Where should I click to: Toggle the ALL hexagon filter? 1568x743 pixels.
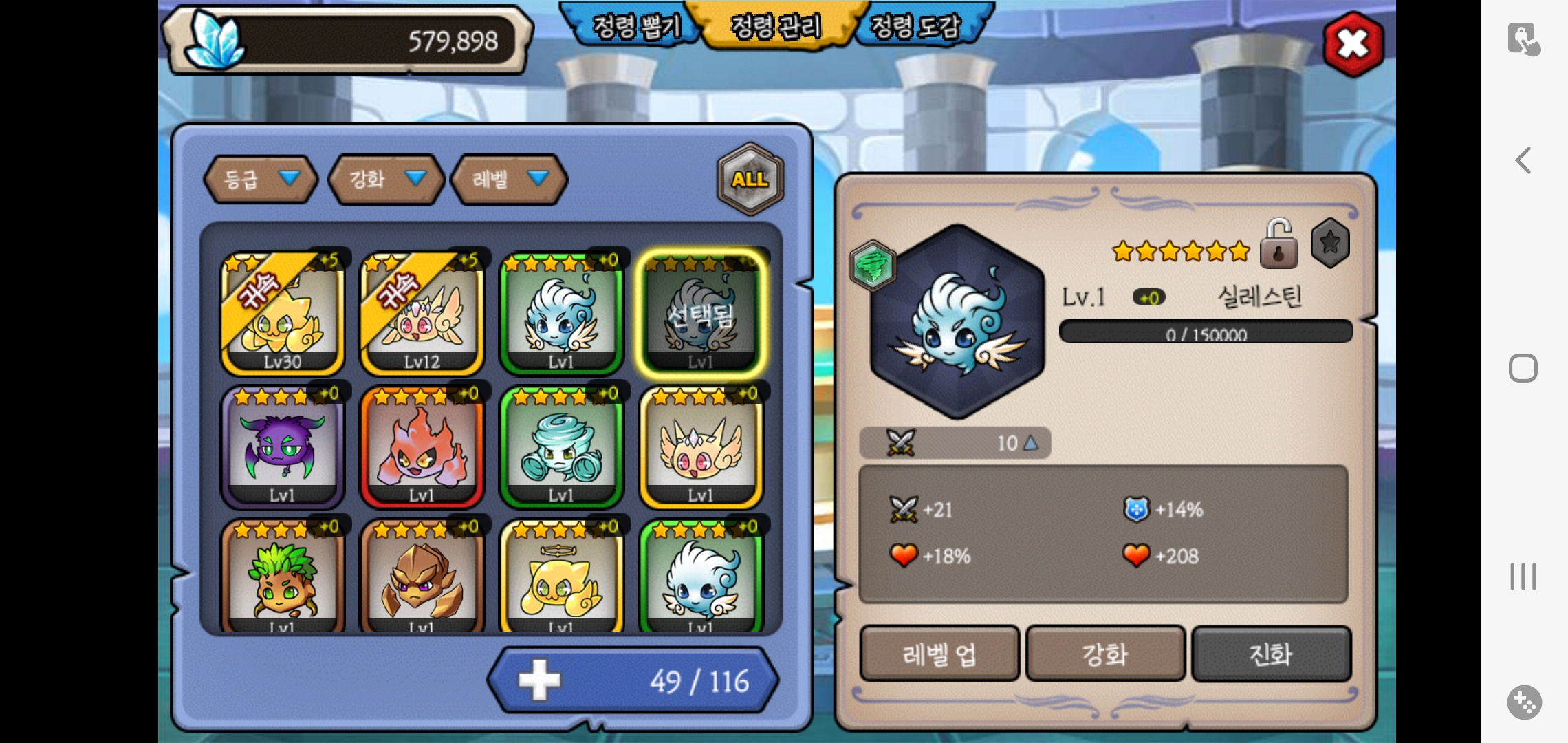[x=750, y=180]
